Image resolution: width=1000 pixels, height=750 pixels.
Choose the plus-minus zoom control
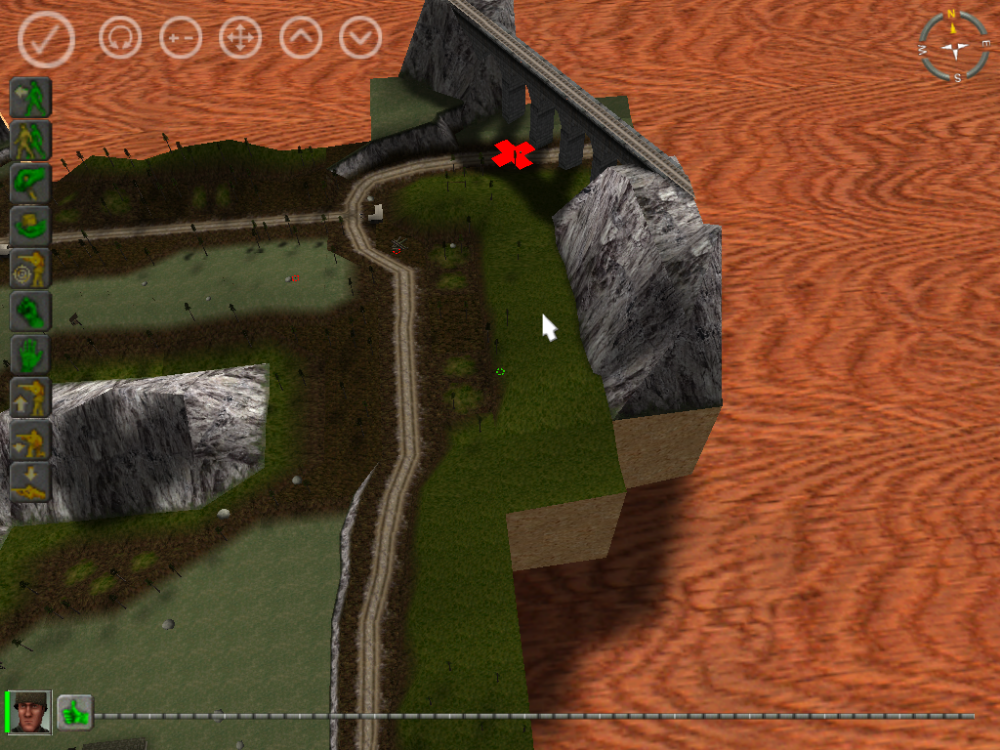pyautogui.click(x=181, y=39)
